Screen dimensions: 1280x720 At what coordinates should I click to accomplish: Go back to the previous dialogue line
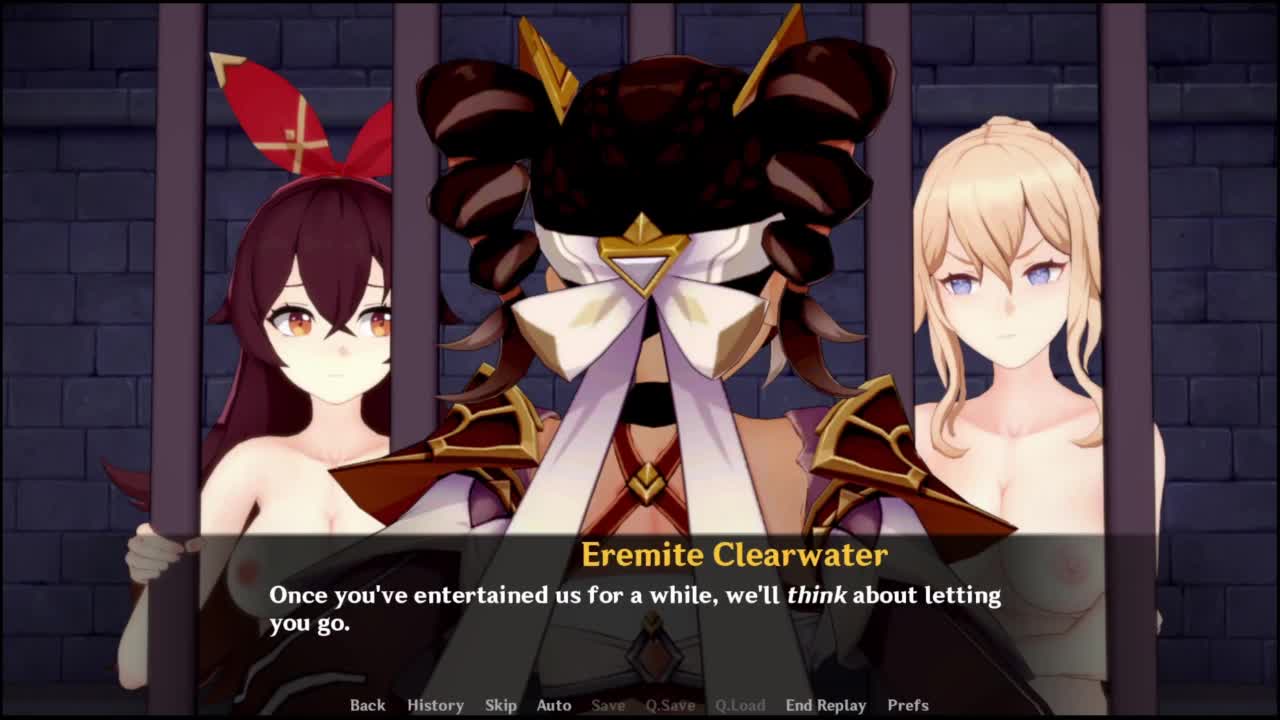pyautogui.click(x=367, y=705)
